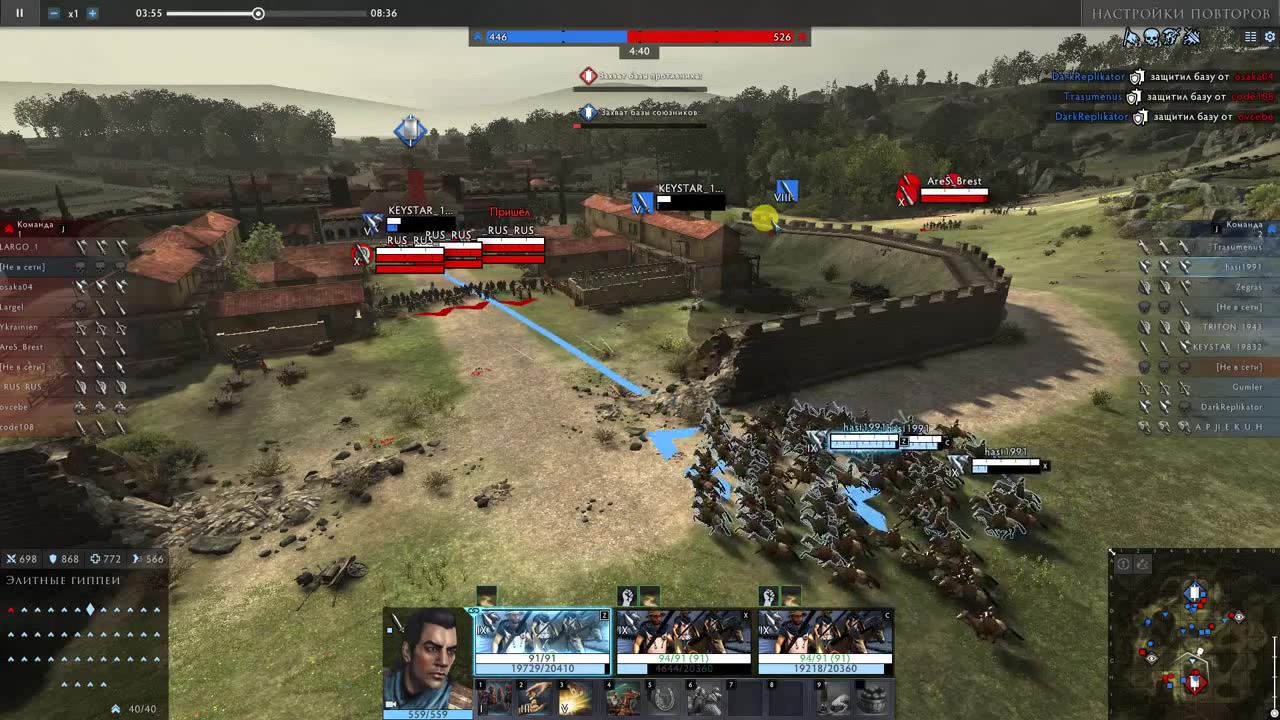Decrease replay speed with the minus button
This screenshot has height=720, width=1280.
[53, 13]
